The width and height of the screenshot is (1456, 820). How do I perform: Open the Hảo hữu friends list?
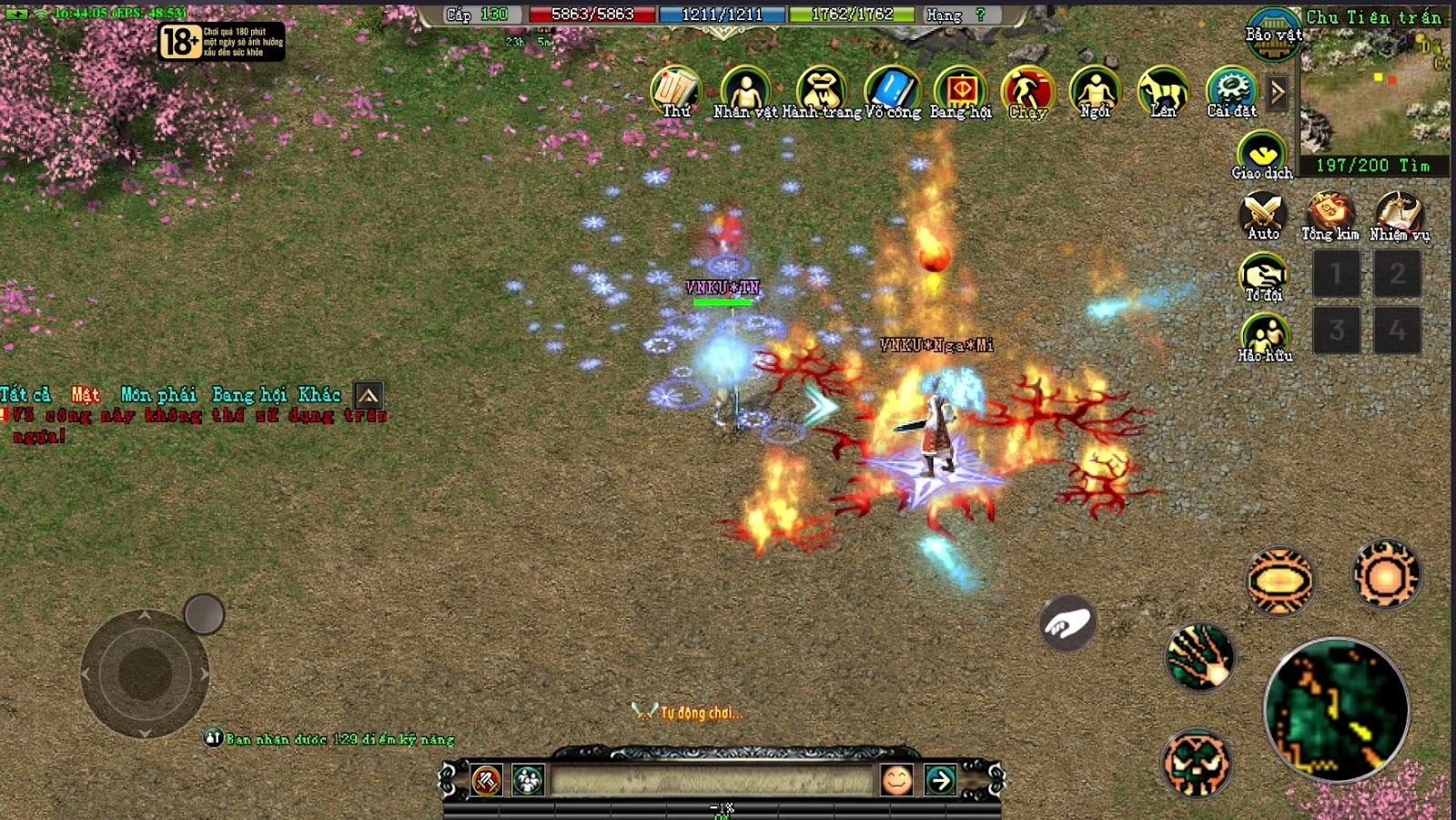tap(1265, 336)
